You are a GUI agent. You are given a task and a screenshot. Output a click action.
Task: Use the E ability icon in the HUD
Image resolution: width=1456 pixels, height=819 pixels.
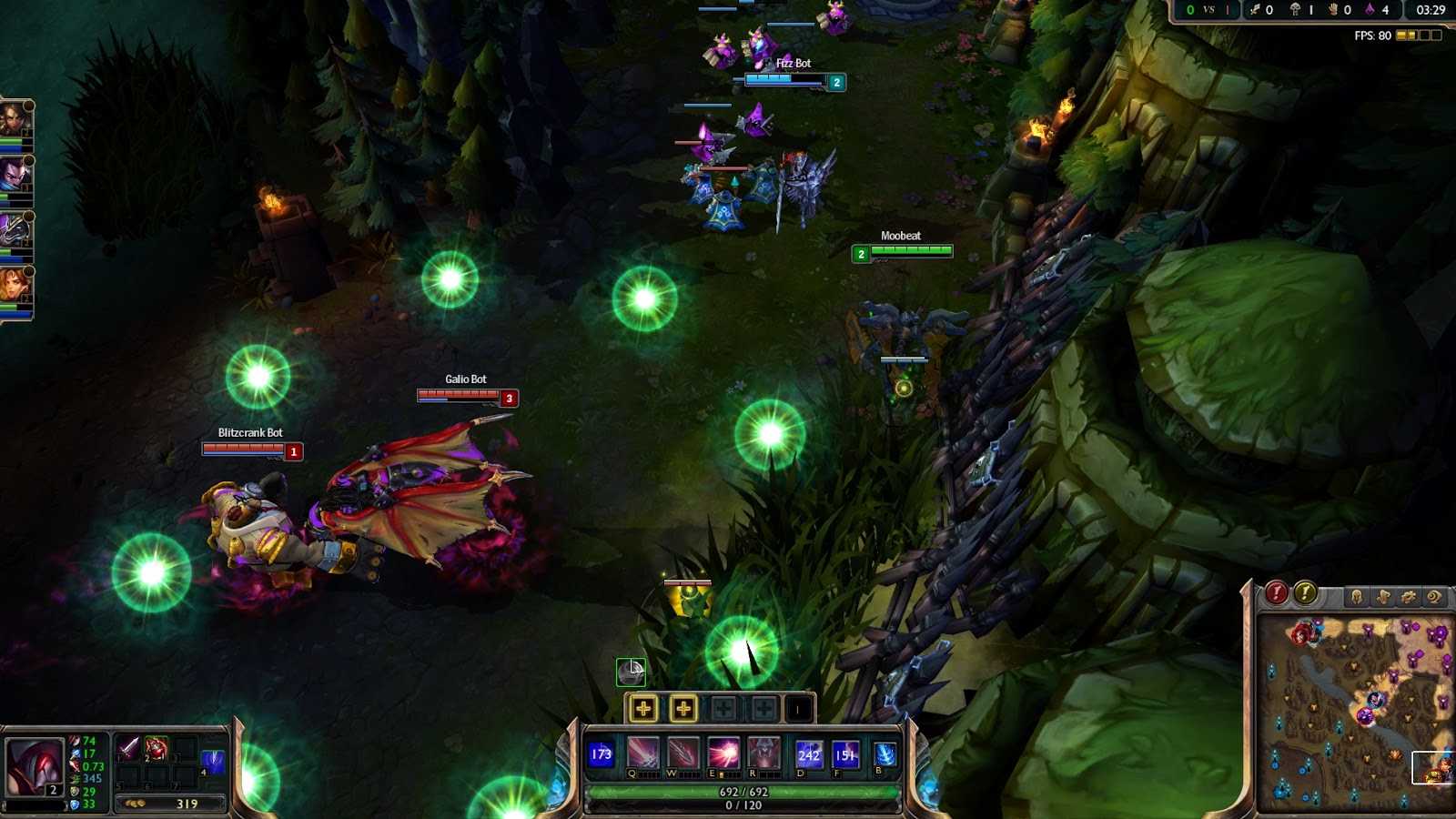click(723, 753)
